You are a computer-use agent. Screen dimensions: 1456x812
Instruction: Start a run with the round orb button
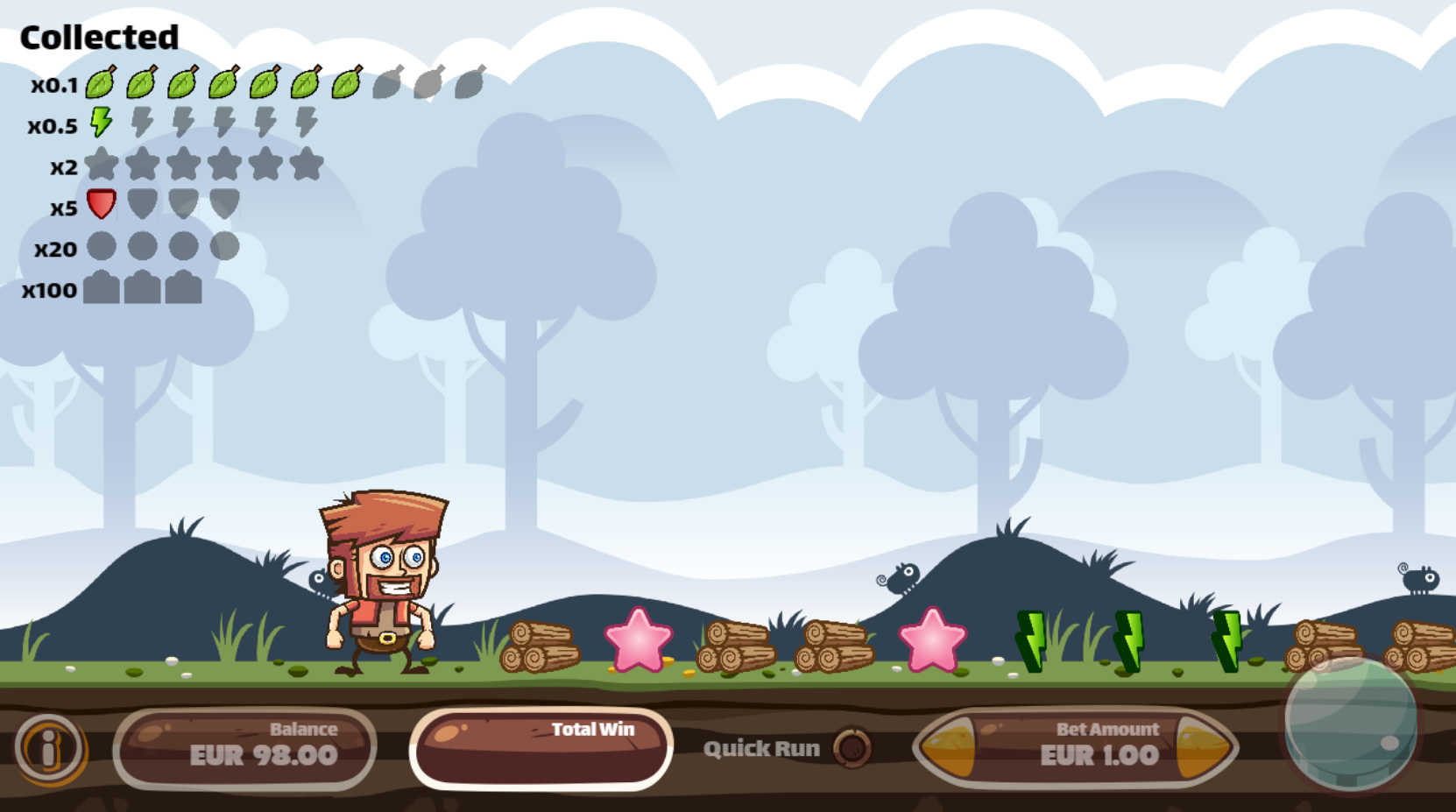1350,722
